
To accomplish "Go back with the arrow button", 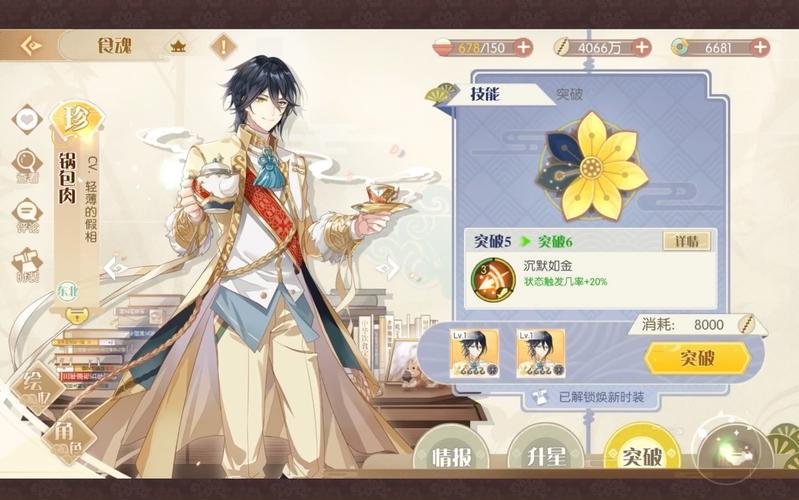I will [x=30, y=46].
